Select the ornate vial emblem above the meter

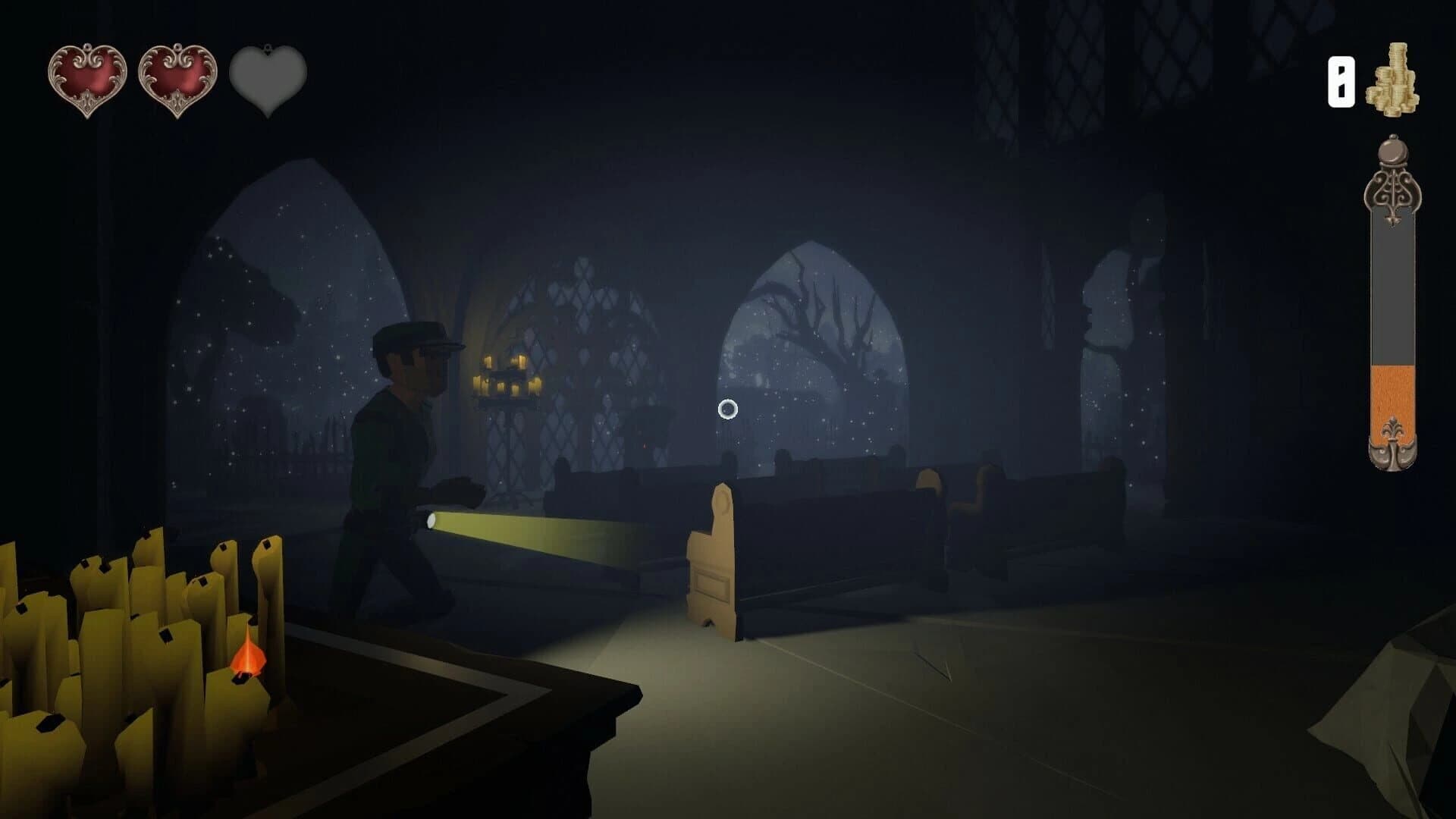[x=1394, y=190]
